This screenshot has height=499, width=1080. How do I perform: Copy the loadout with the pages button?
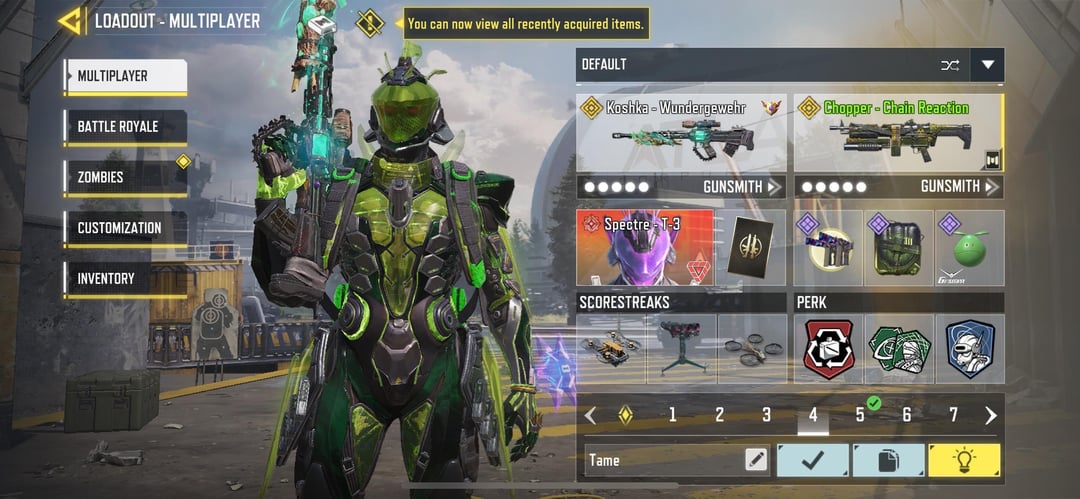pyautogui.click(x=888, y=460)
